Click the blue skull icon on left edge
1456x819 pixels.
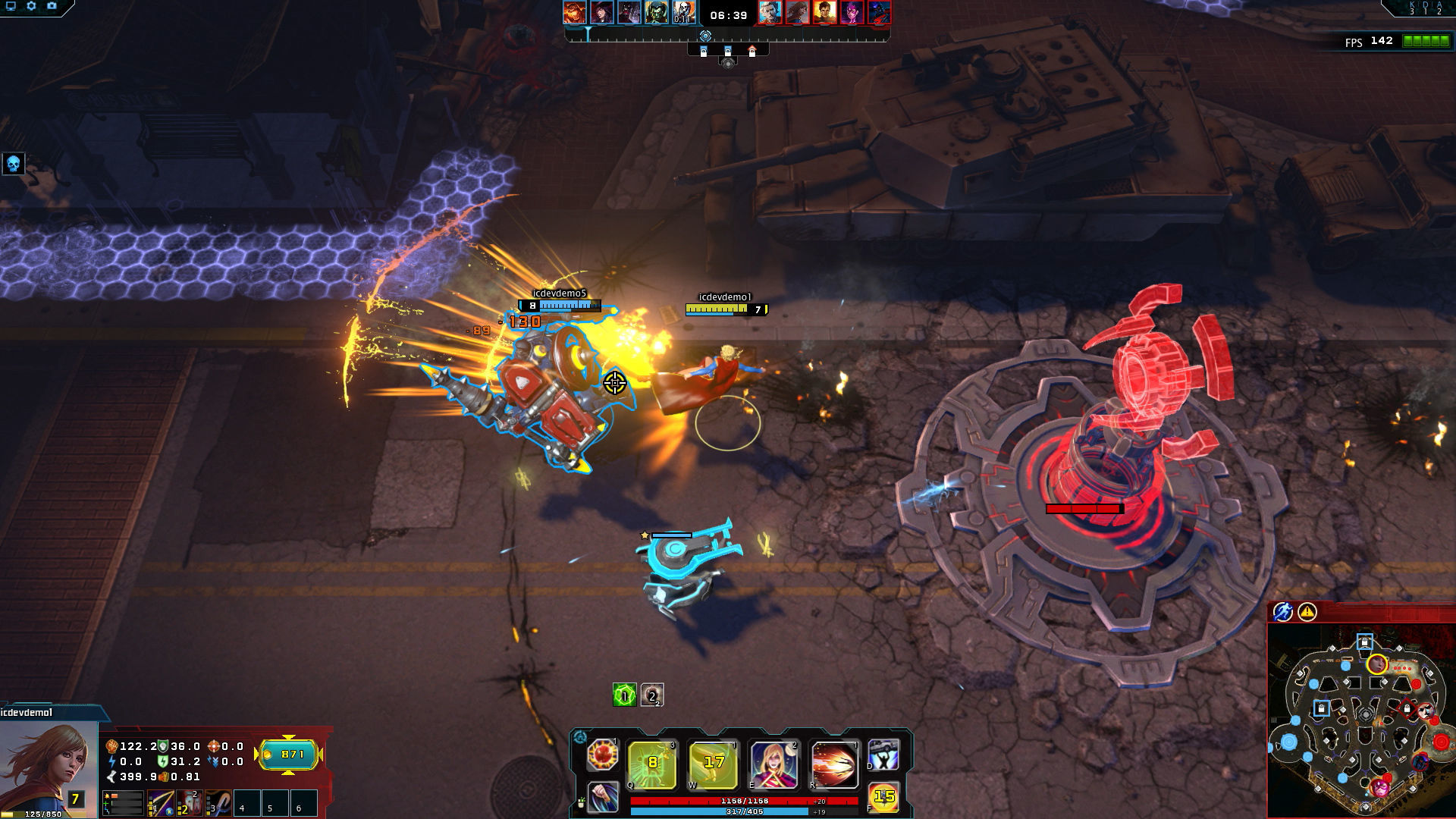point(13,164)
